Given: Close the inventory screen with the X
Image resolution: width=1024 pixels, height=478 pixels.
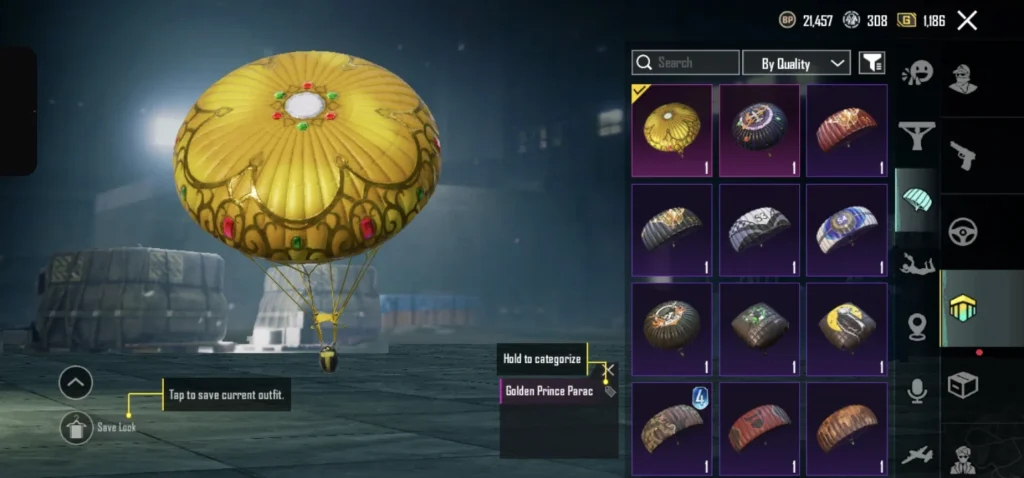Looking at the screenshot, I should 967,20.
